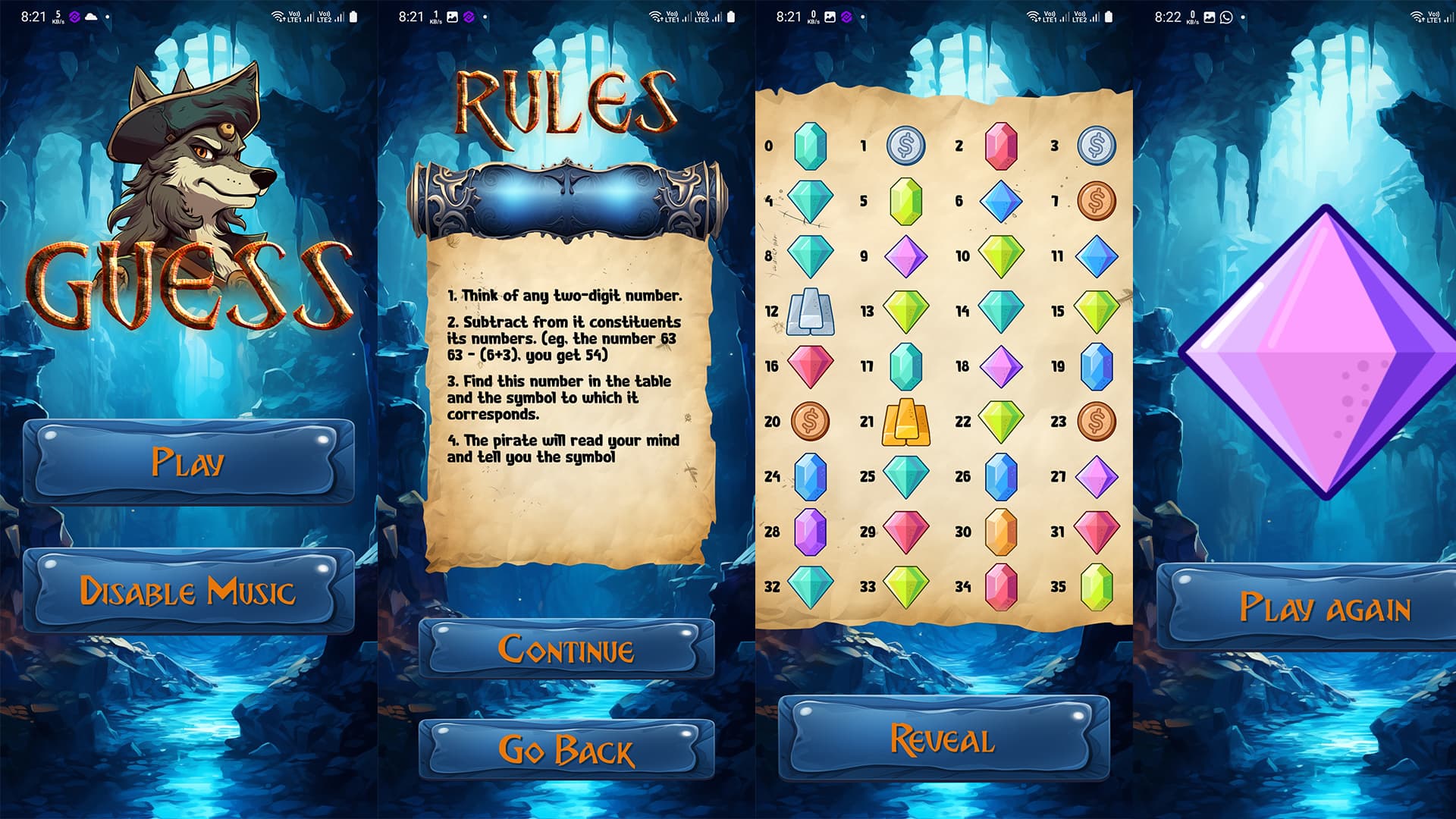1456x819 pixels.
Task: Select the green gem next to number 35
Action: coord(1097,587)
